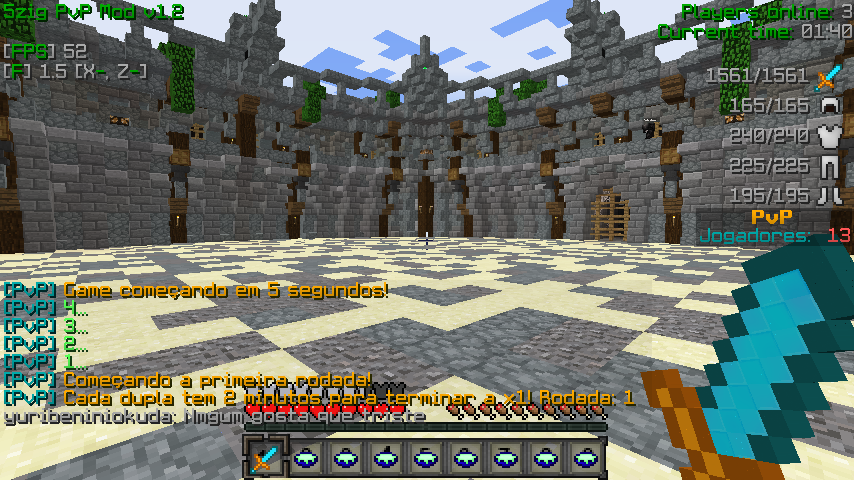Click the iron helmet status icon
The width and height of the screenshot is (854, 480).
[x=827, y=106]
